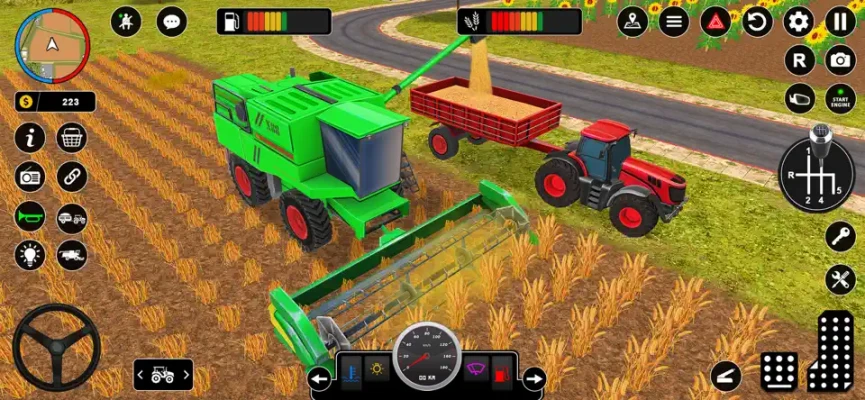The width and height of the screenshot is (865, 400).
Task: Open the three-line hamburger menu
Action: point(673,21)
